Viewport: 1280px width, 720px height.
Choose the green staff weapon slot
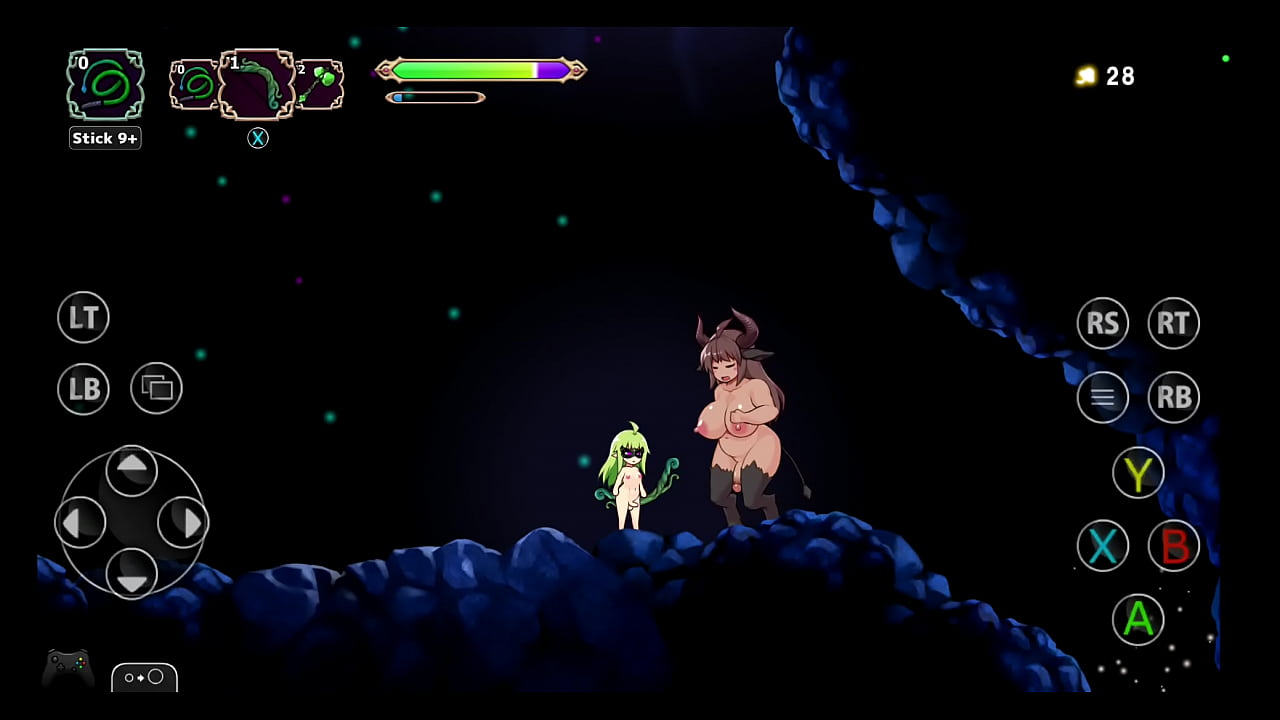[x=320, y=84]
